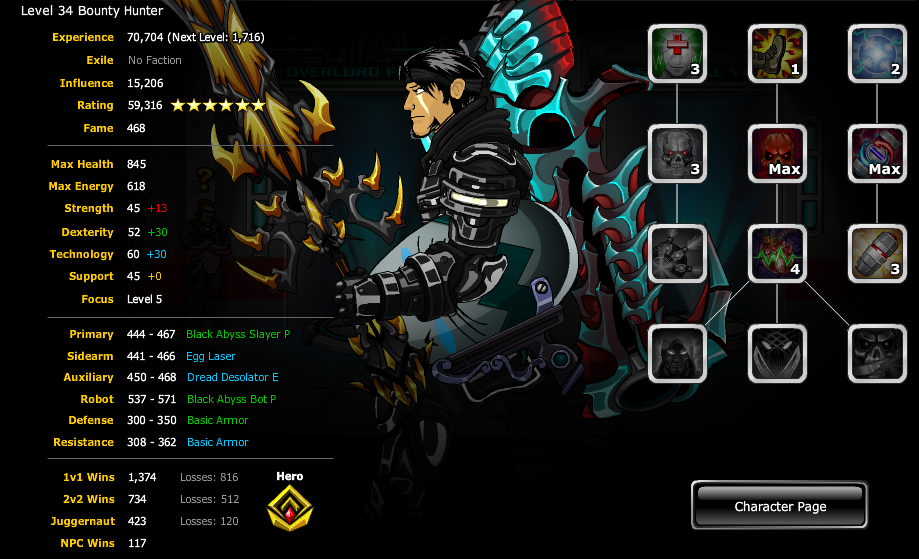919x559 pixels.
Task: Select the blue energy orb skill
Action: point(877,54)
